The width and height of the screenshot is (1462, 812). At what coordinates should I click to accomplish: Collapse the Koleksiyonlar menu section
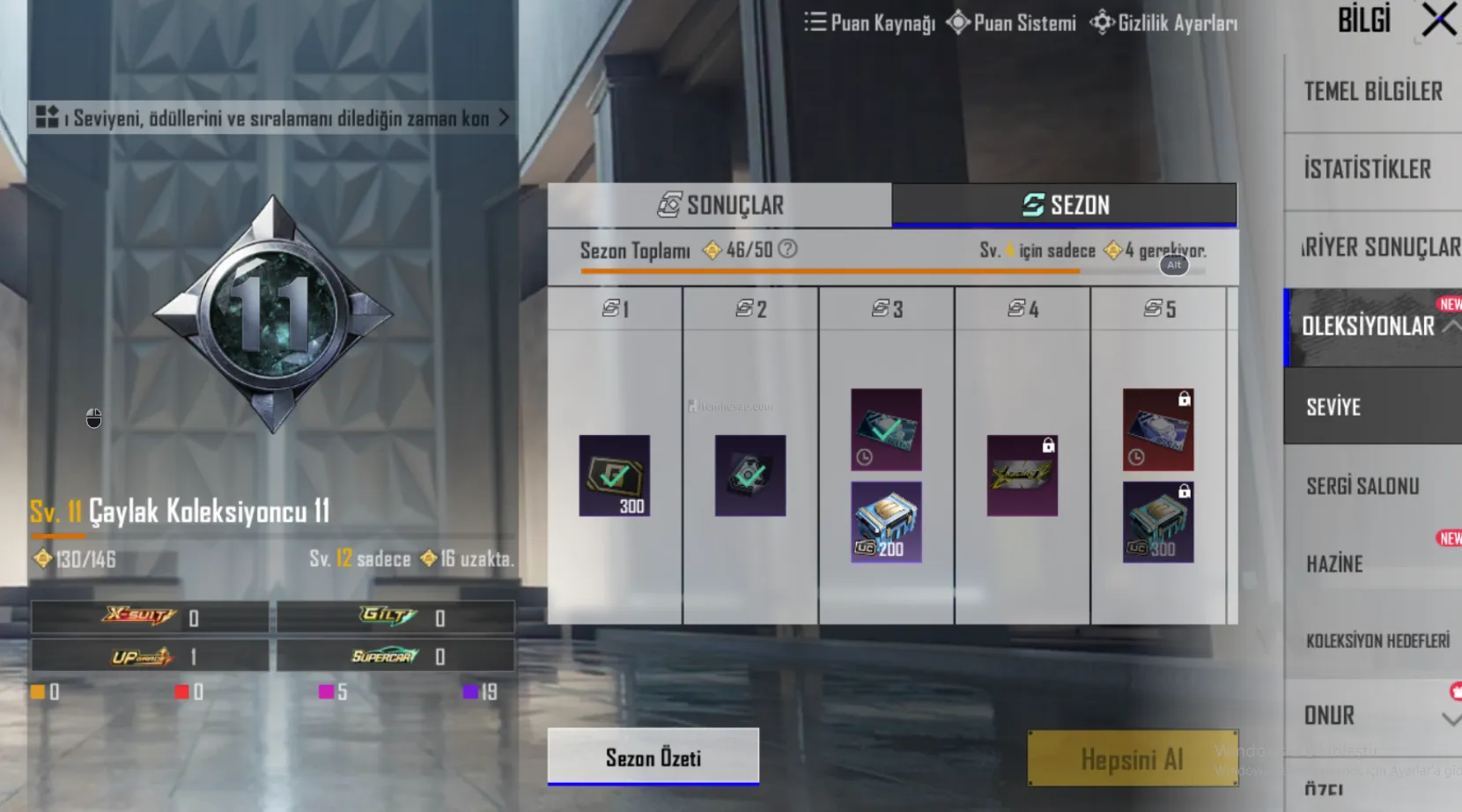point(1451,327)
